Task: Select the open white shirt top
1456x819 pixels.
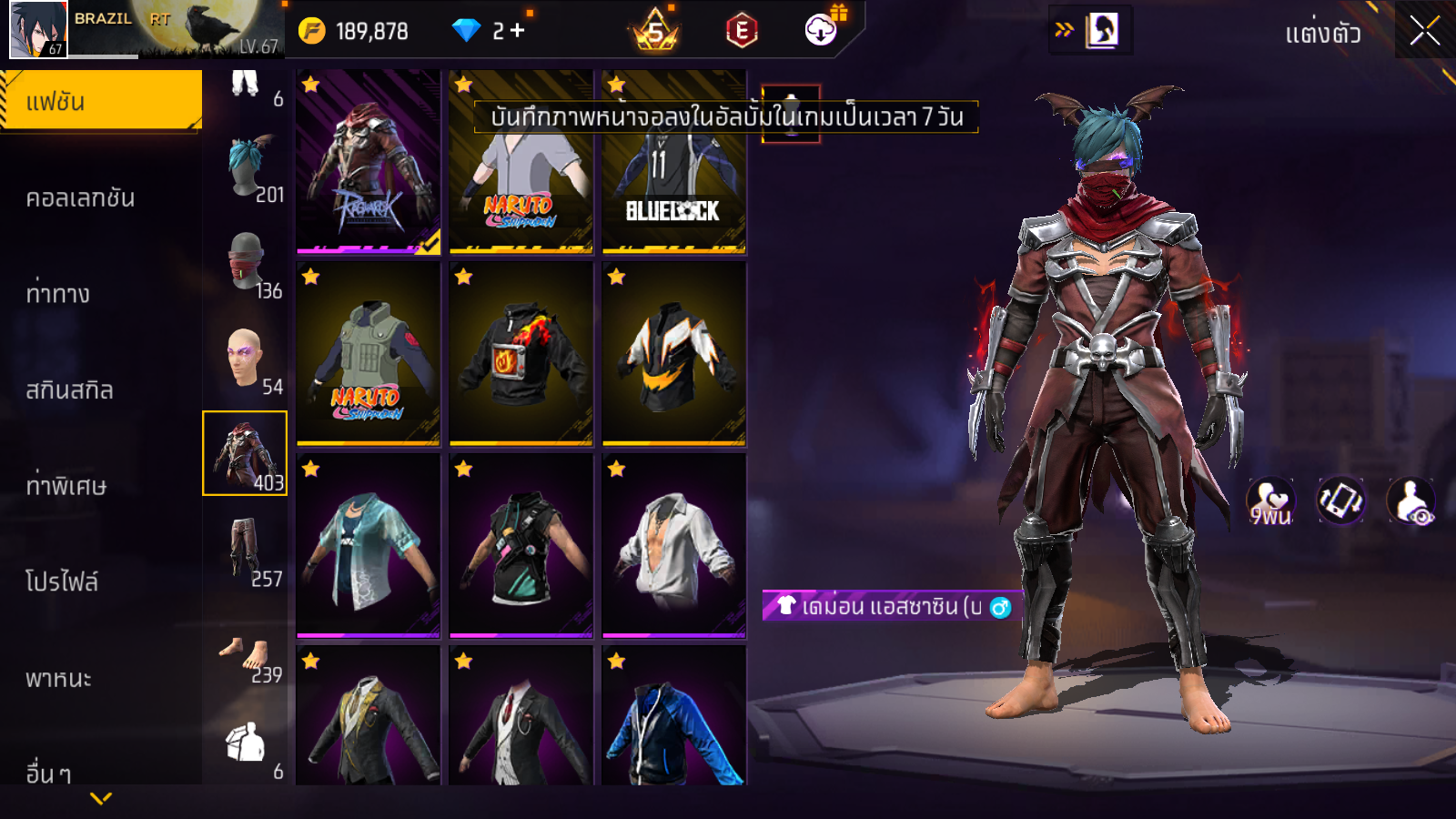Action: pos(673,546)
